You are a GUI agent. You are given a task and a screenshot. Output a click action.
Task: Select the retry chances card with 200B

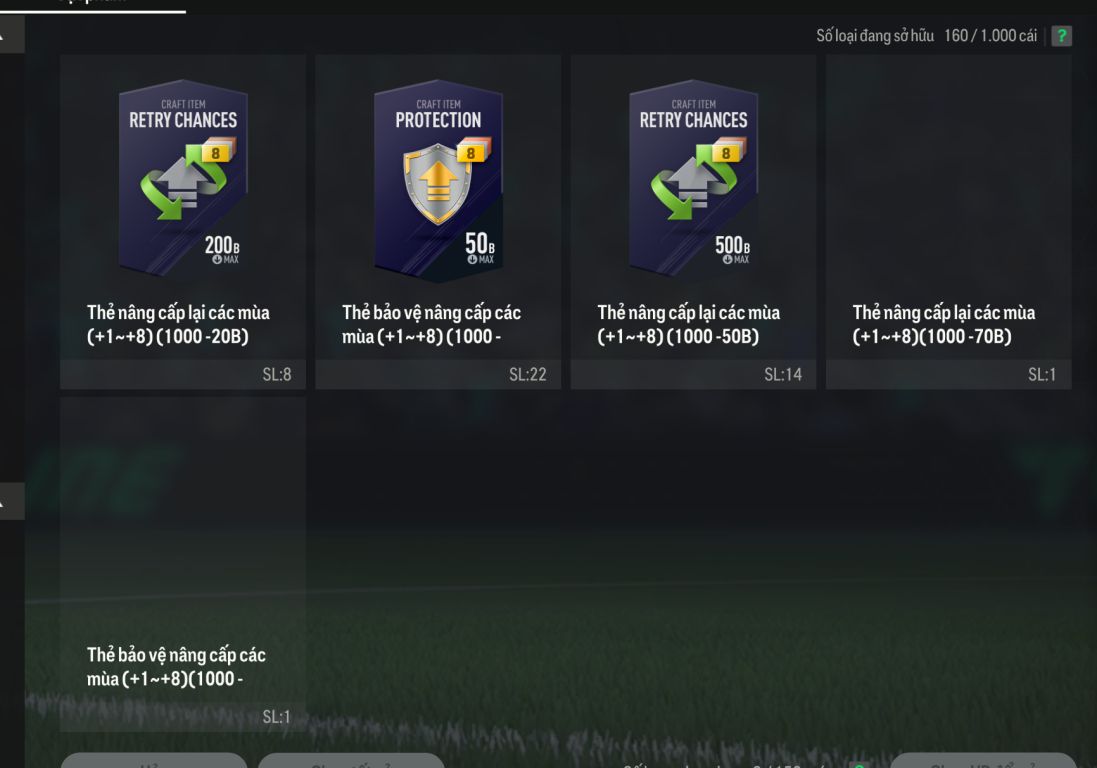tap(183, 221)
